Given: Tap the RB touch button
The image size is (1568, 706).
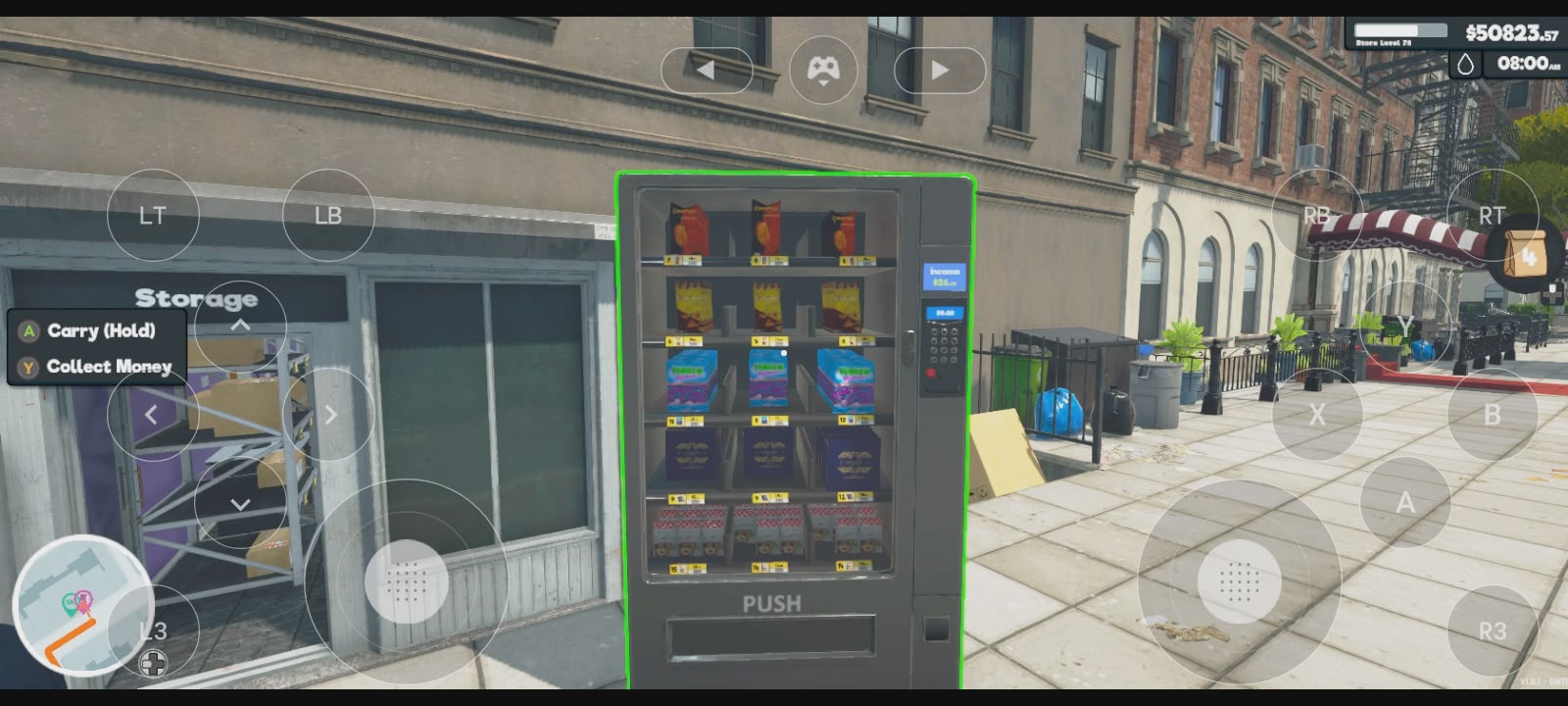Looking at the screenshot, I should click(x=1317, y=215).
